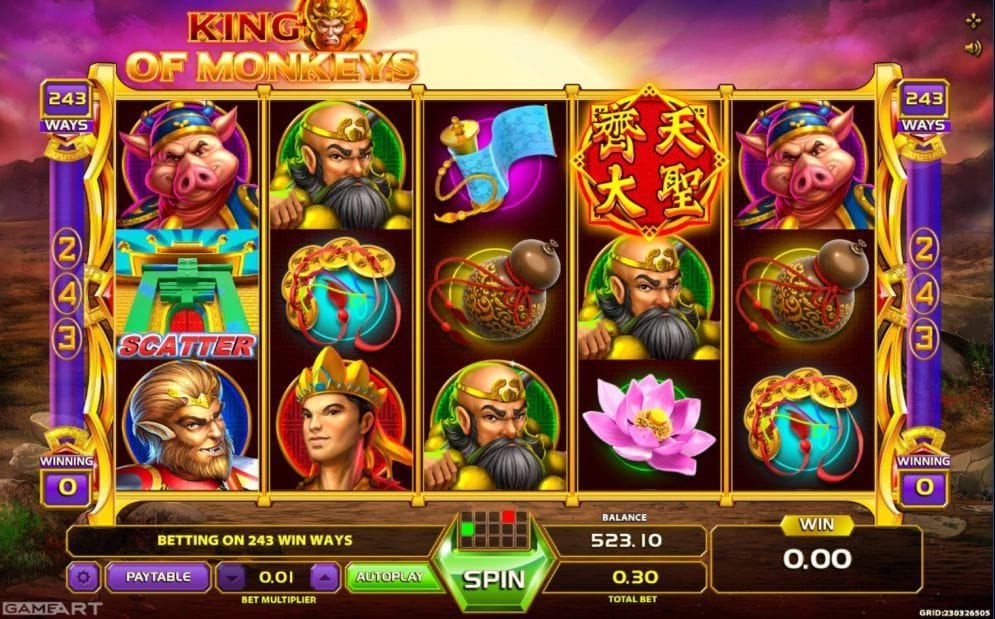Spin the reels with the green SPIN button
Image resolution: width=995 pixels, height=619 pixels.
pos(493,578)
